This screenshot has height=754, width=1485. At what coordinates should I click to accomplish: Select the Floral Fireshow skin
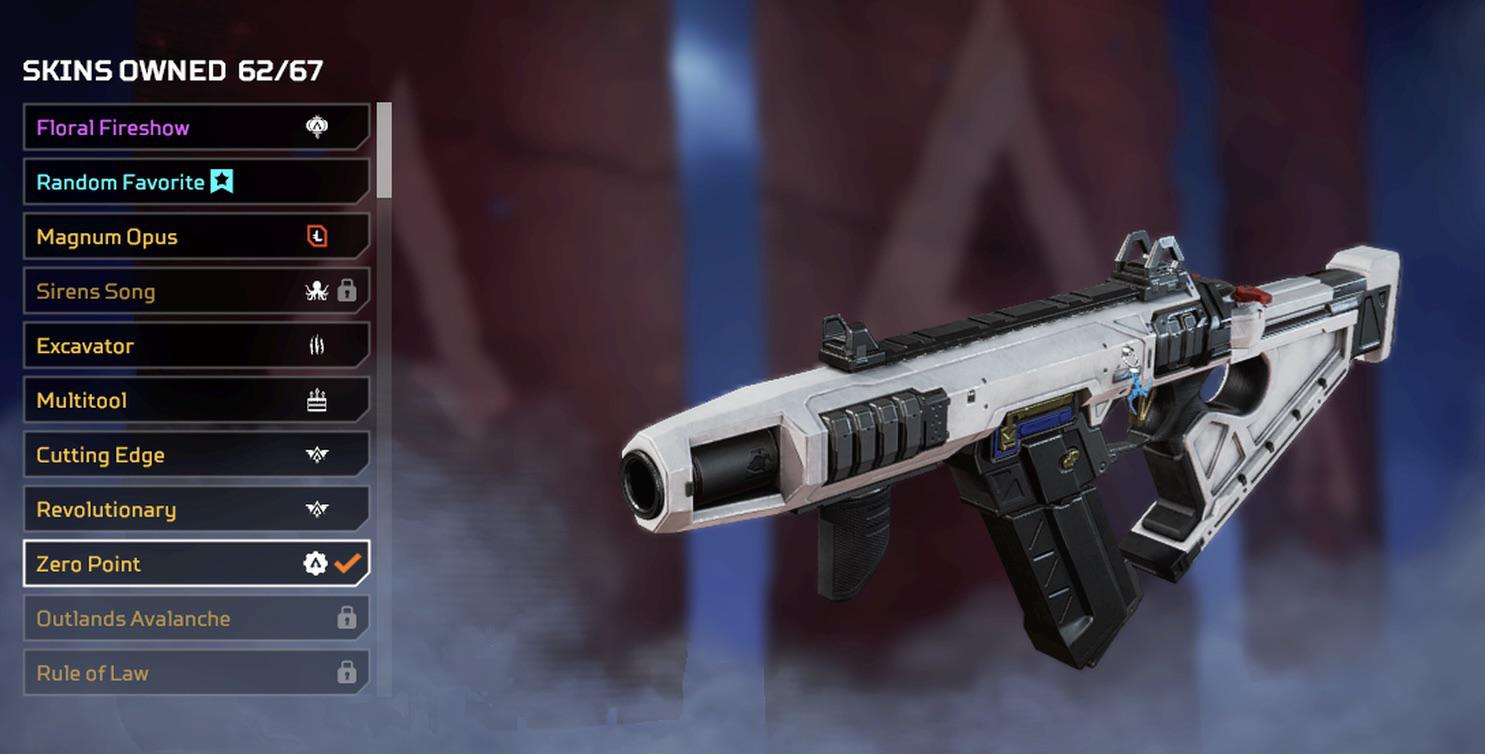pos(150,127)
